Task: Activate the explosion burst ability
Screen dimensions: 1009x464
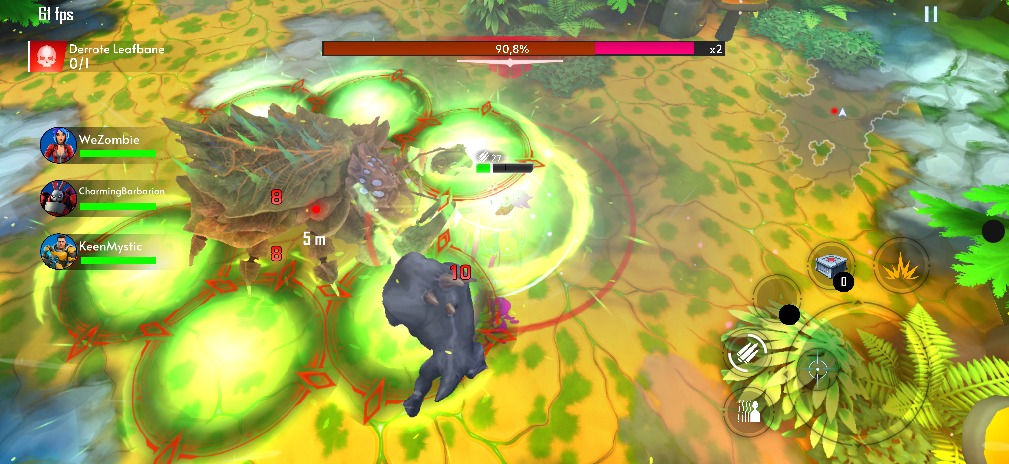Action: coord(897,265)
